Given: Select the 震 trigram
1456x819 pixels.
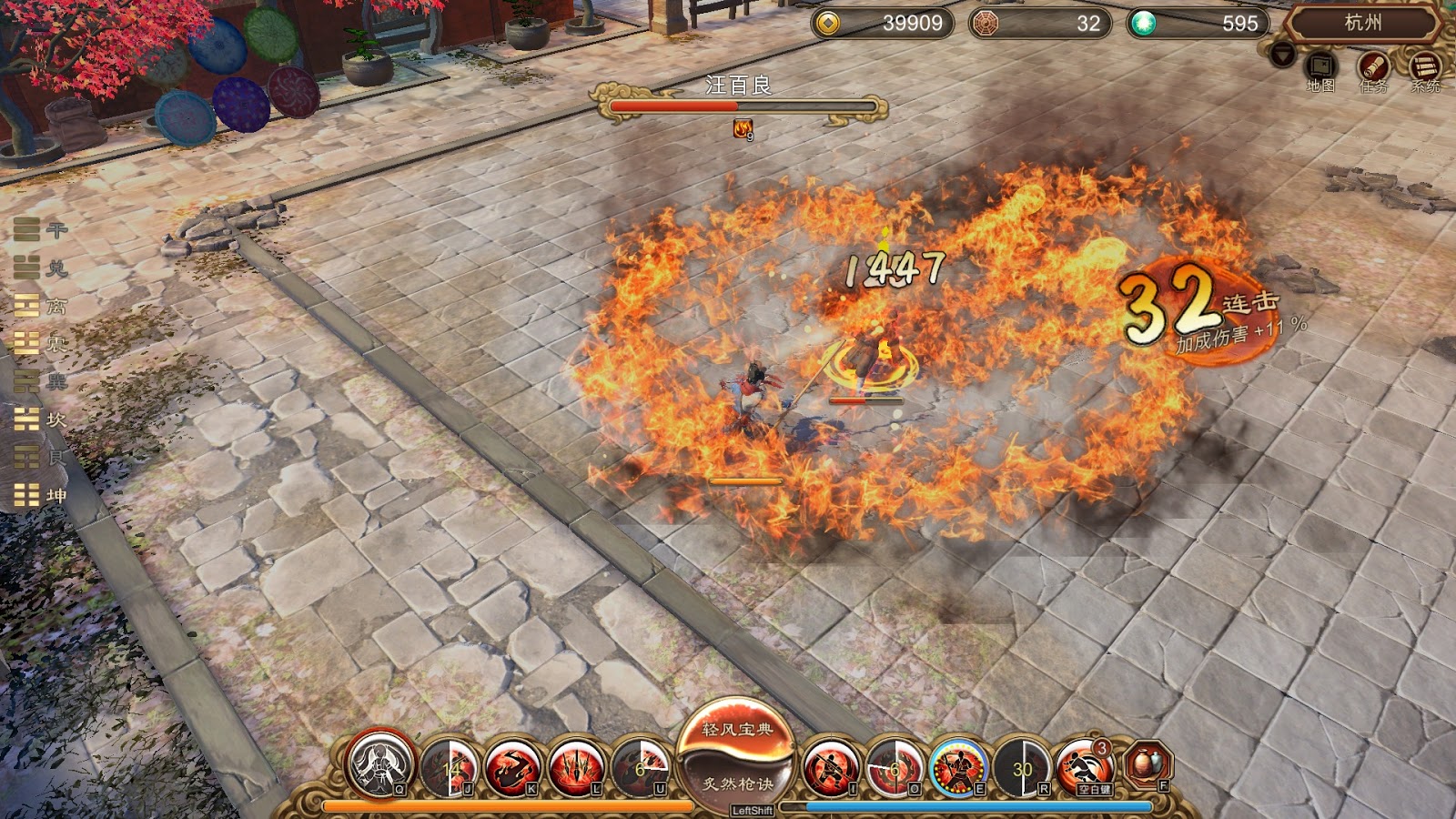Looking at the screenshot, I should 40,344.
